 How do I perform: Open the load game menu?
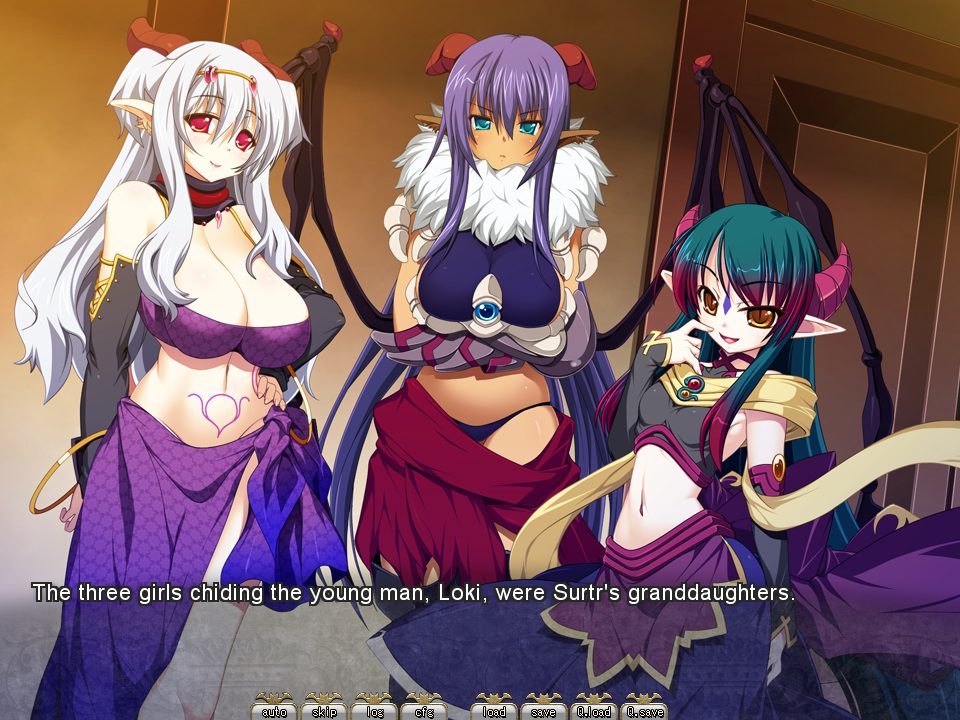(495, 710)
